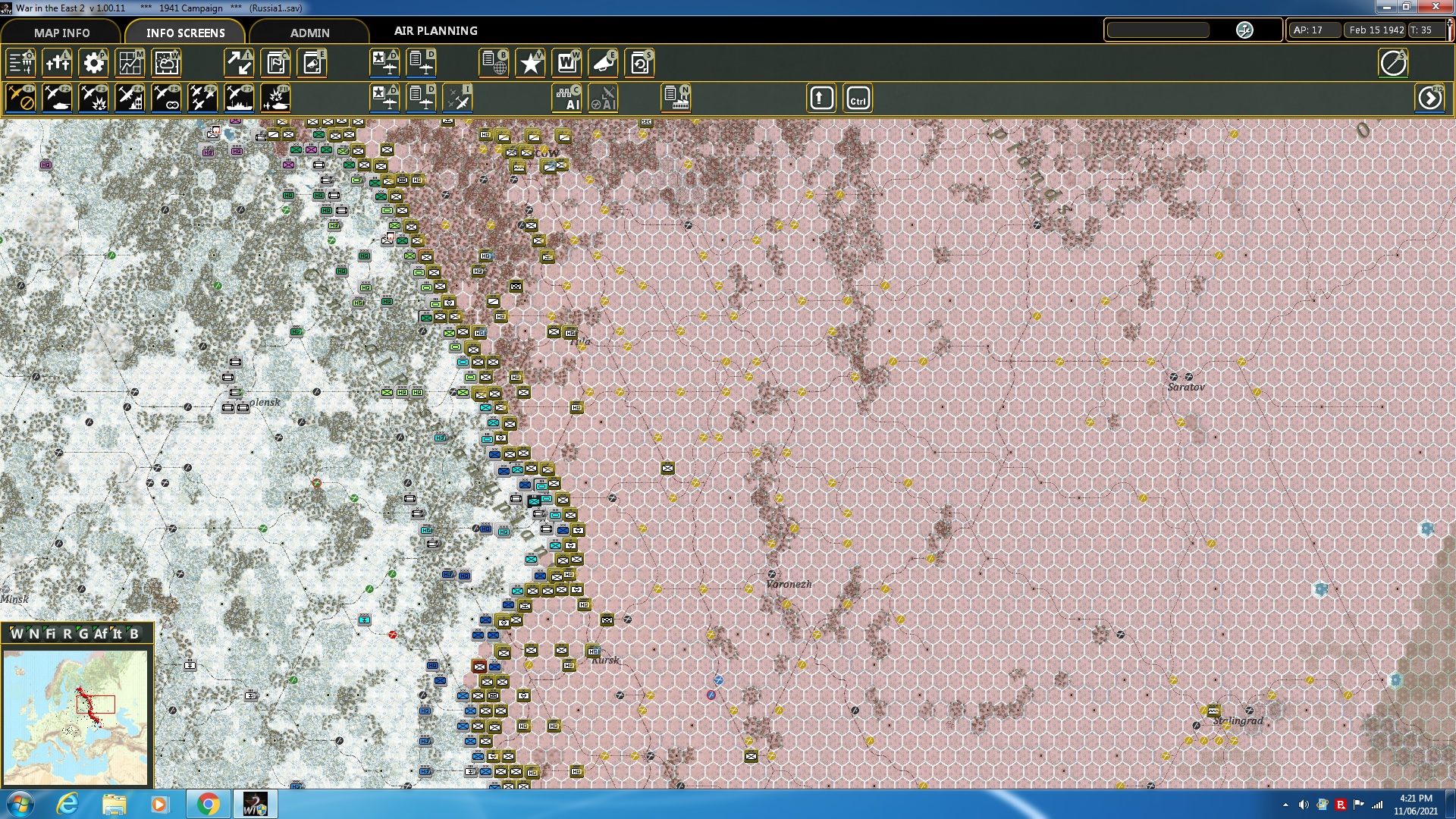
Task: Open the Air Doctrine screen icon
Action: [x=385, y=63]
